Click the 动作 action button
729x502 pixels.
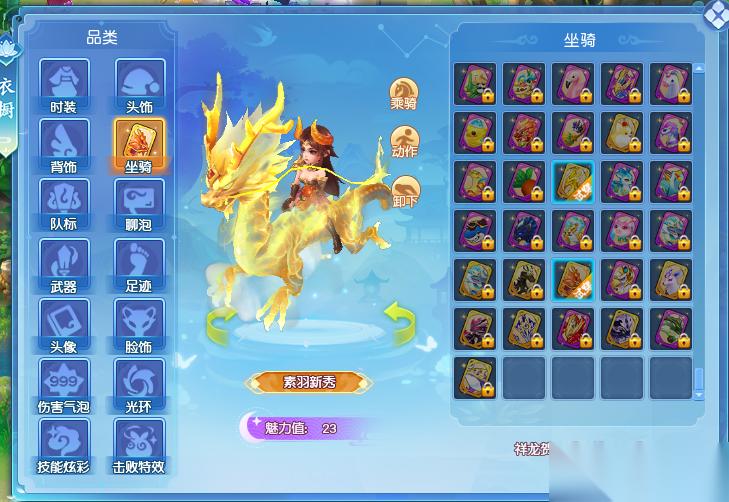[x=404, y=141]
